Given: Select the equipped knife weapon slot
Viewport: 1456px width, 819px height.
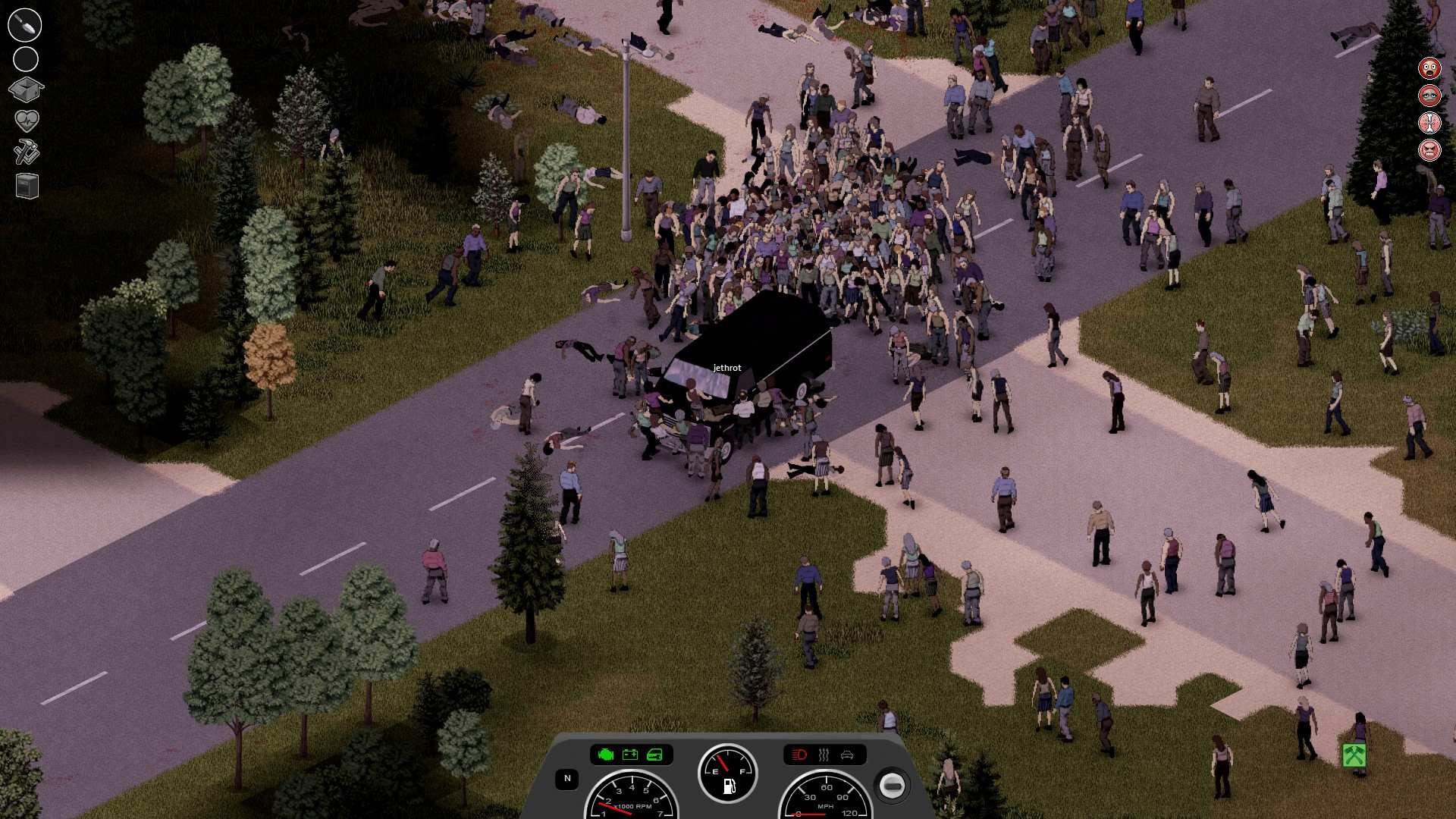Looking at the screenshot, I should click(24, 24).
